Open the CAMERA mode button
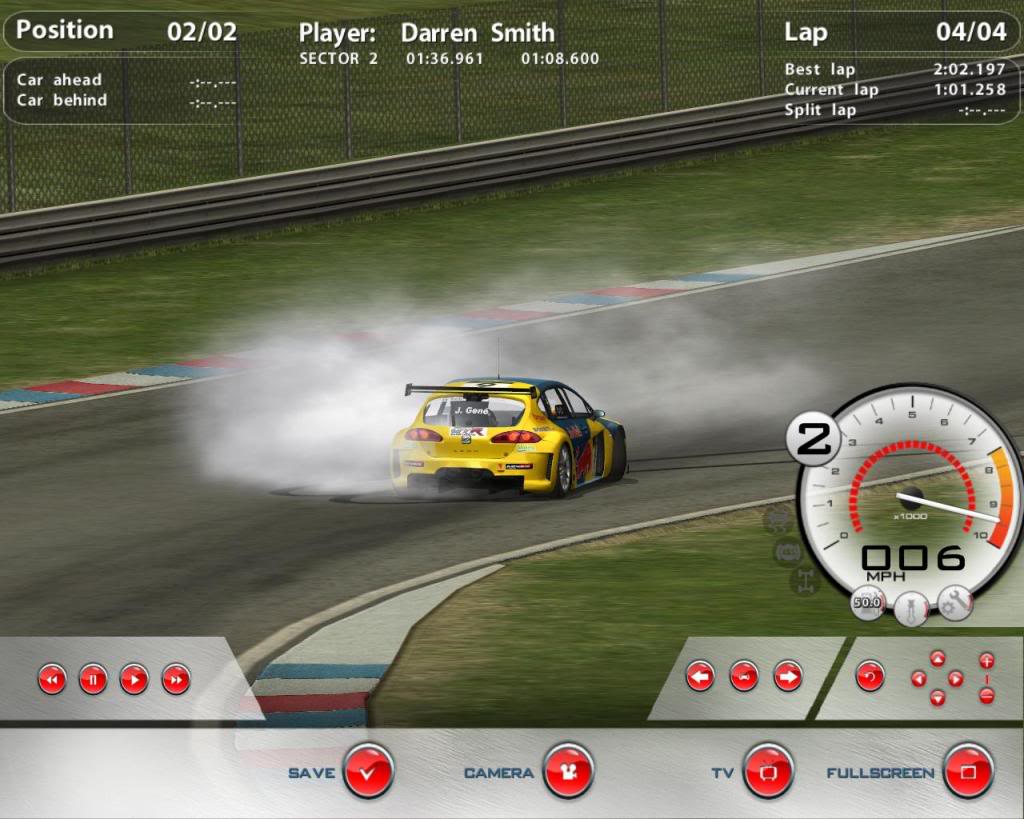 click(x=568, y=771)
